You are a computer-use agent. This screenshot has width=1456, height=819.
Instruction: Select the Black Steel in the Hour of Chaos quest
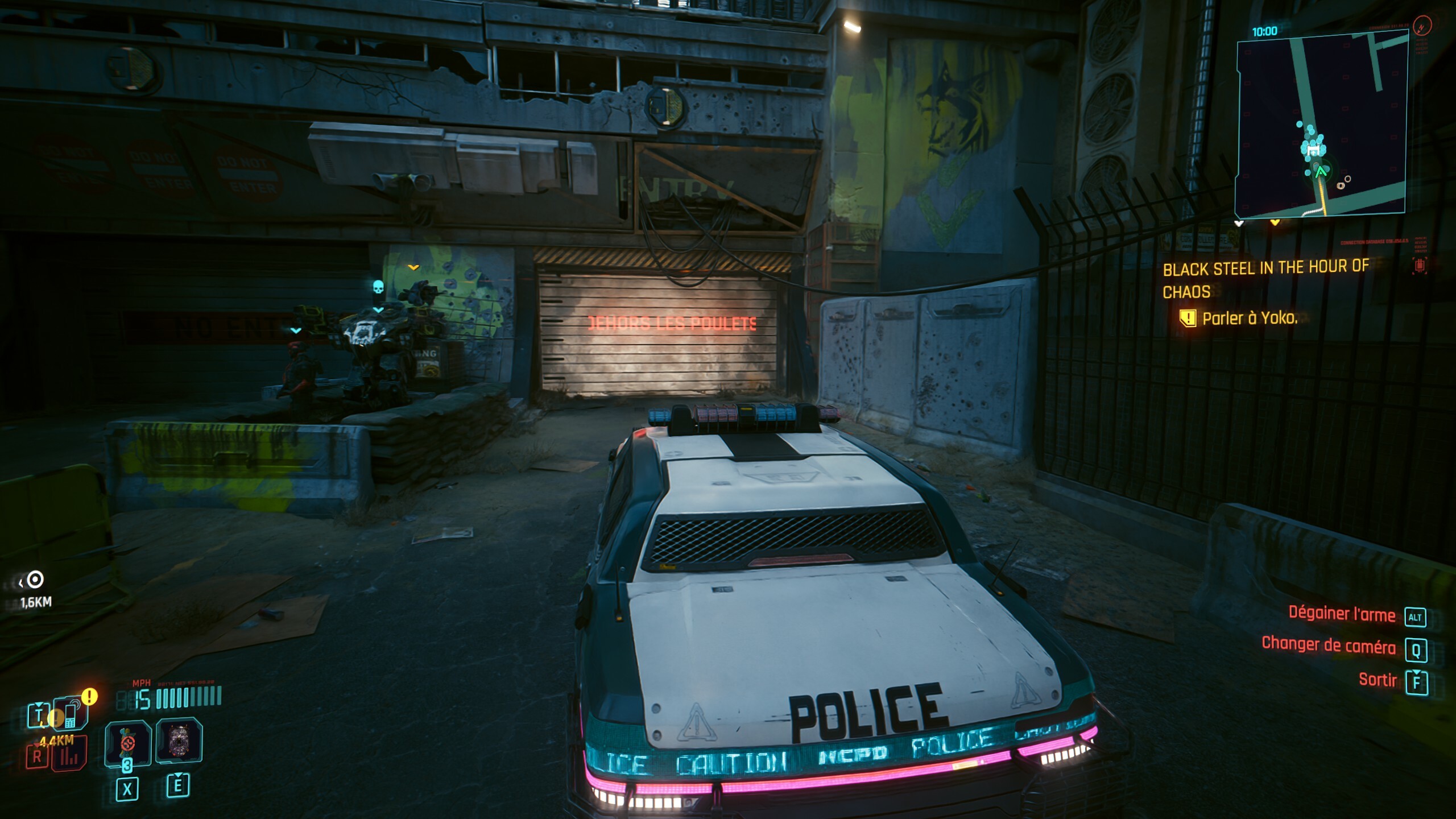[1265, 279]
